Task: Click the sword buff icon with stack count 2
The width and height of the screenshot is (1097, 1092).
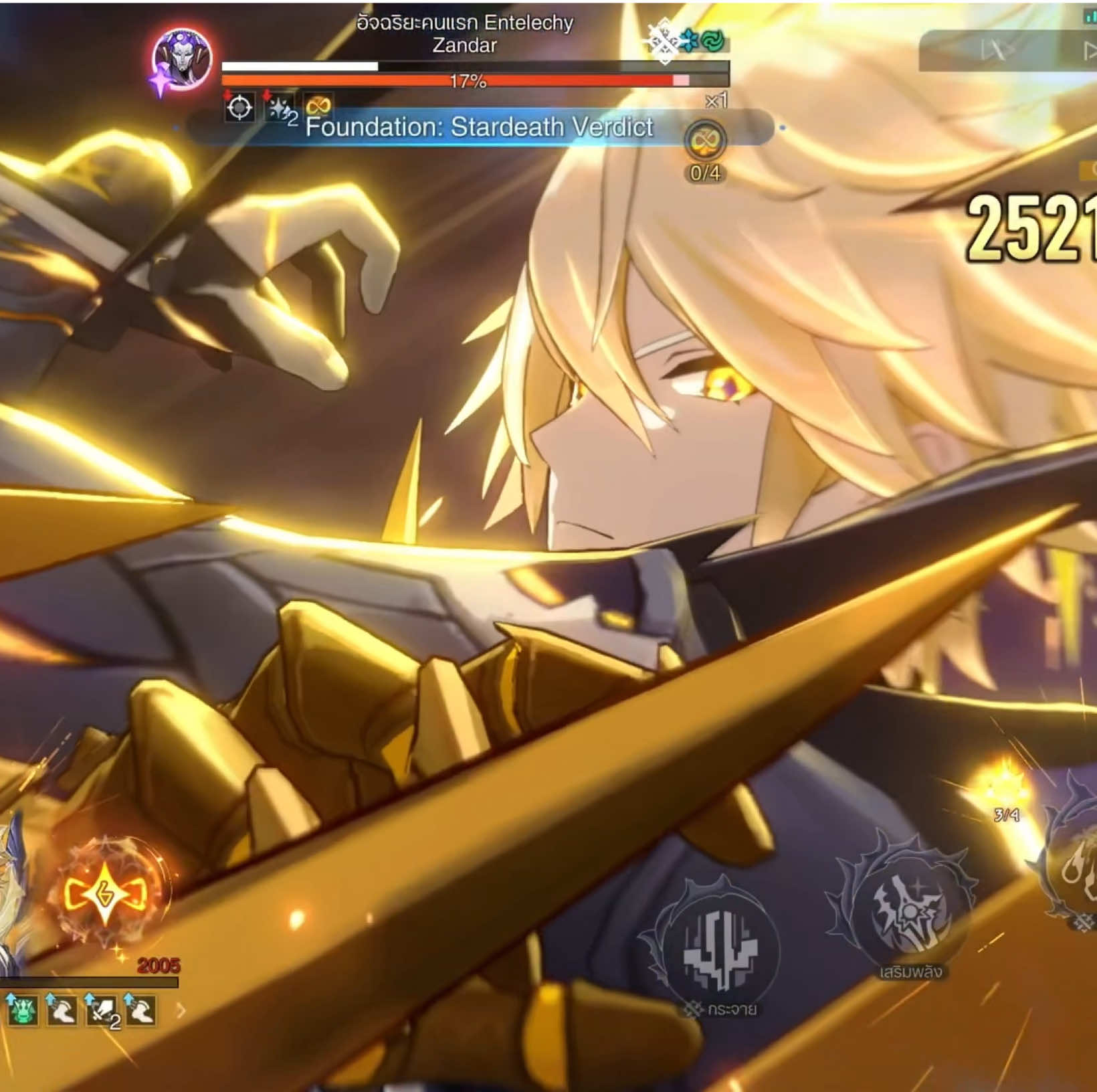Action: [x=100, y=1012]
